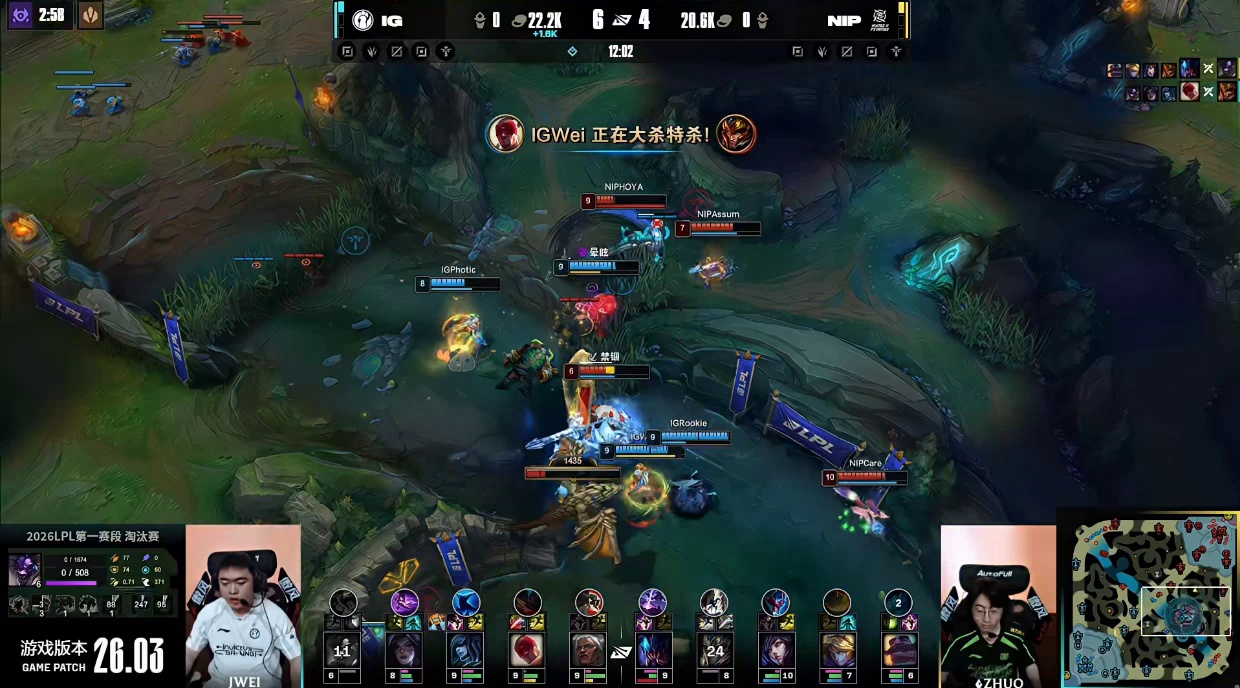Open the ZHUO player camera feed
The width and height of the screenshot is (1240, 688).
pos(997,605)
